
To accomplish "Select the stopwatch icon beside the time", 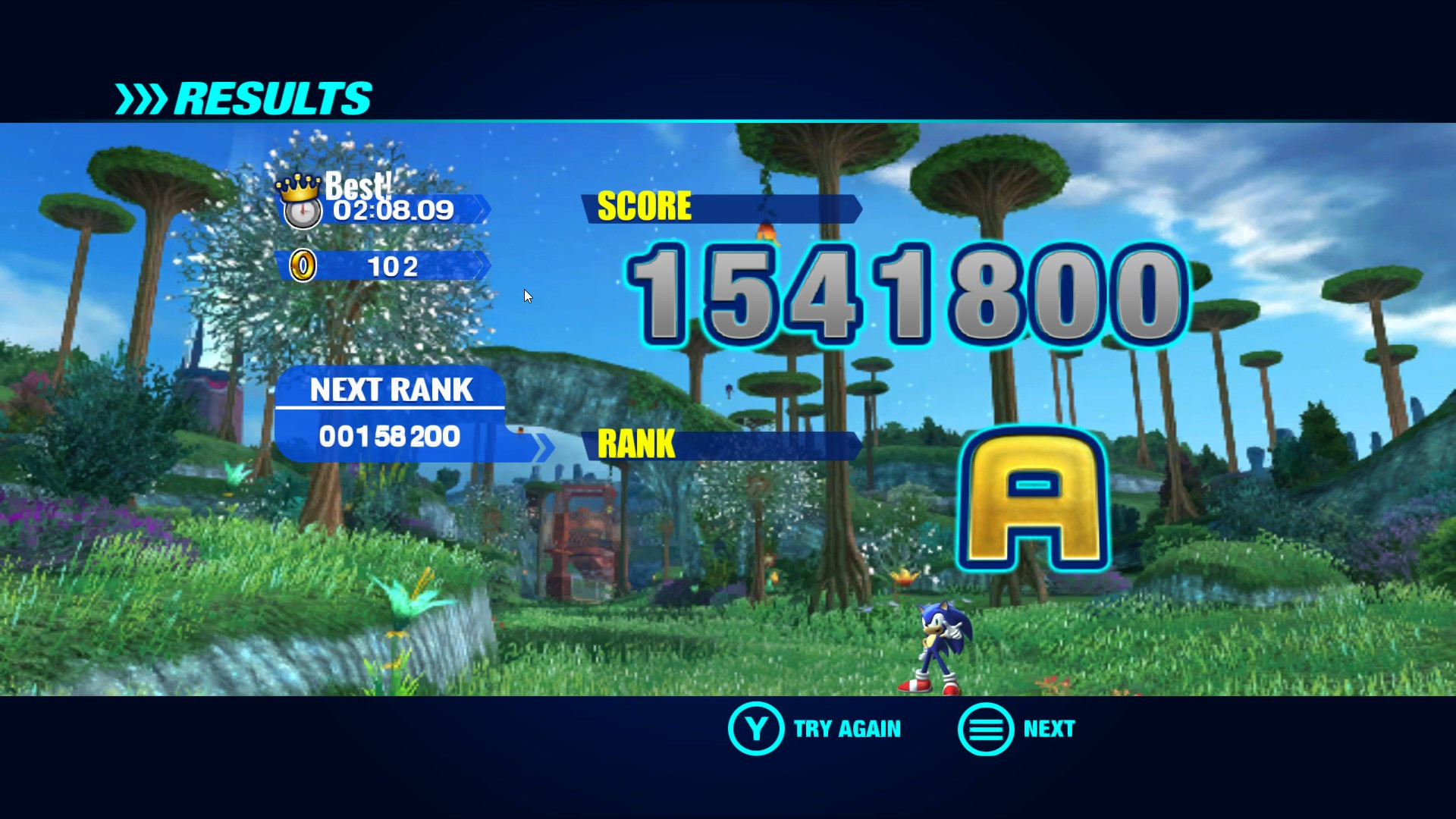I will (302, 212).
